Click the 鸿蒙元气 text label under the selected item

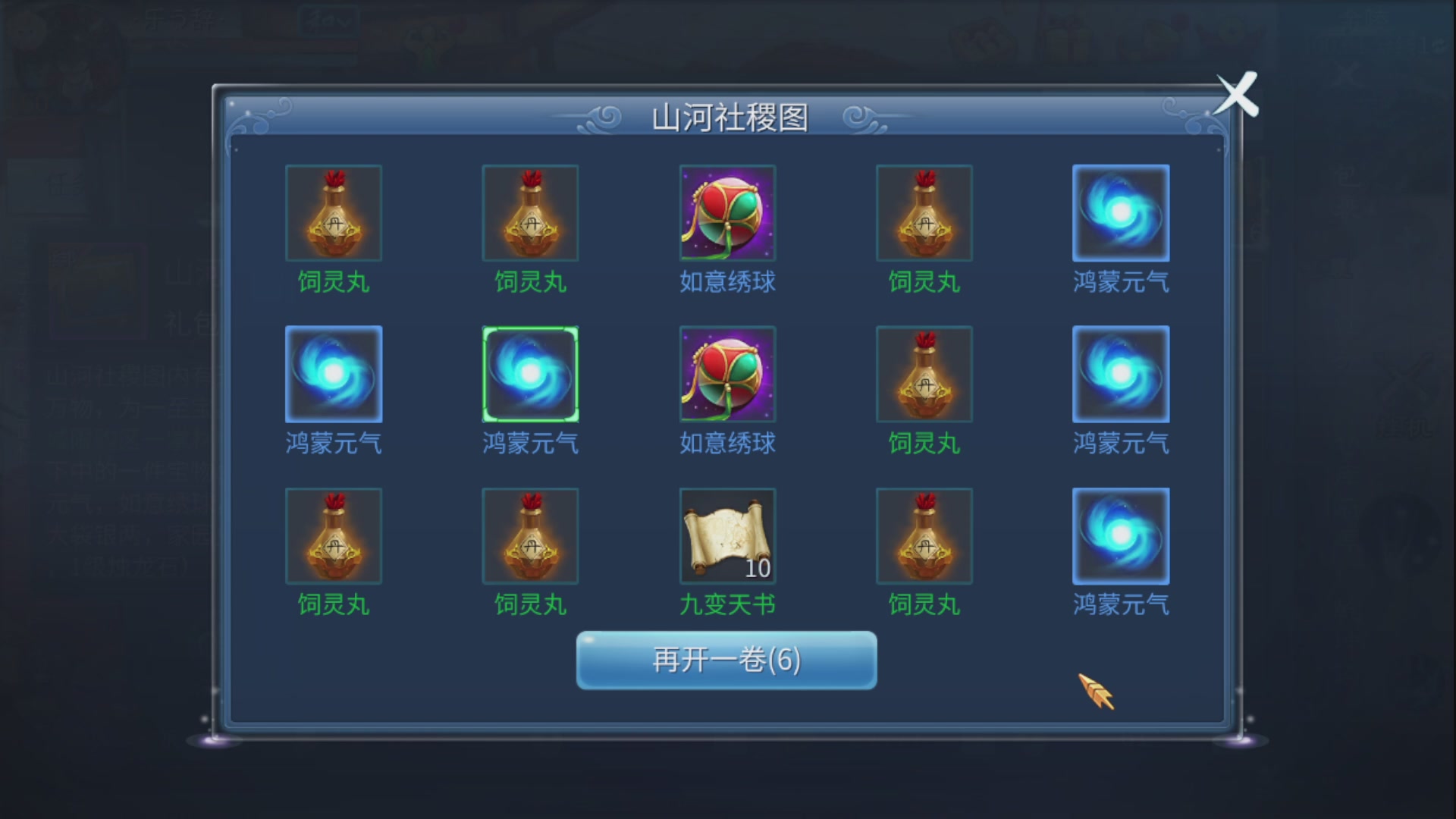[530, 444]
